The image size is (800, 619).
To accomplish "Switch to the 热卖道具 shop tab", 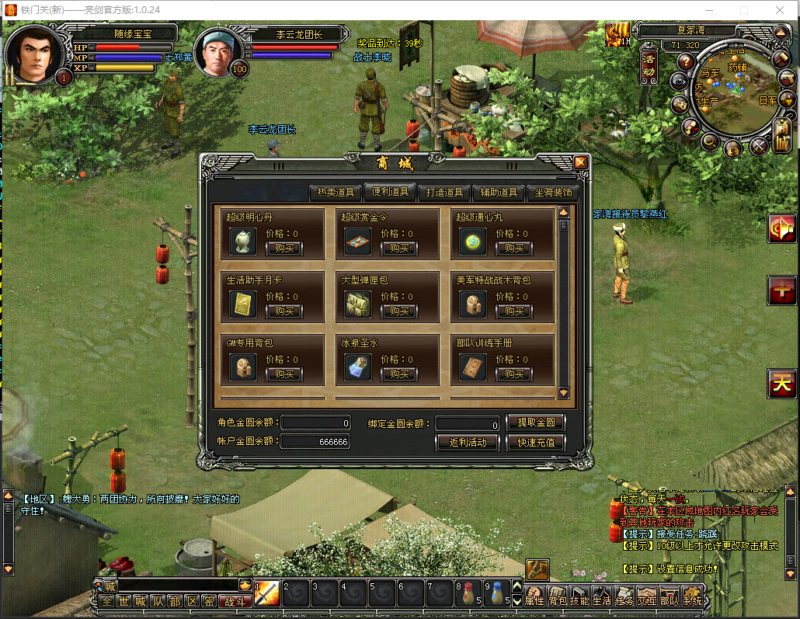I will click(335, 192).
